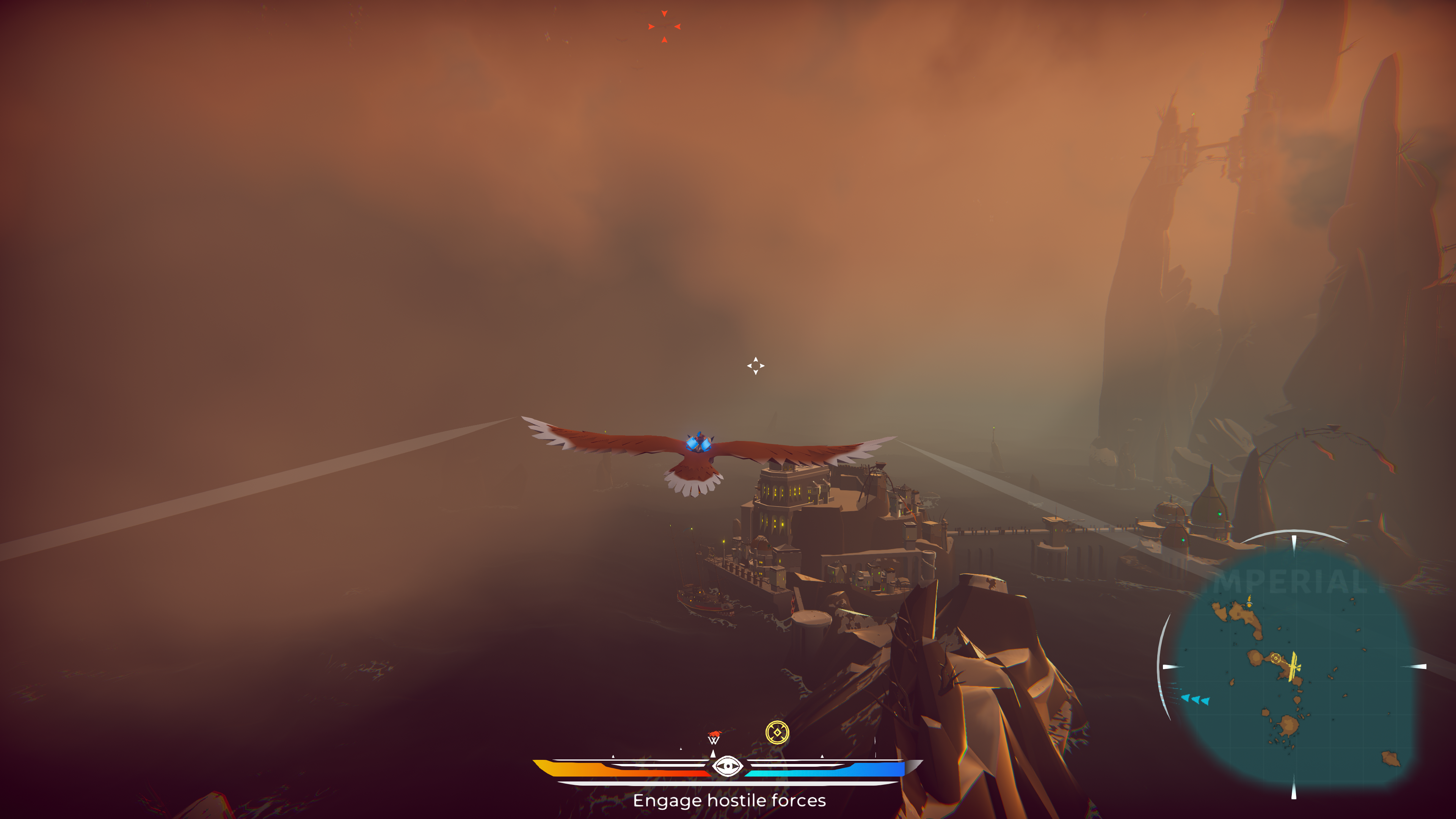Select the yellow falcon marker on the minimap

pyautogui.click(x=1293, y=667)
